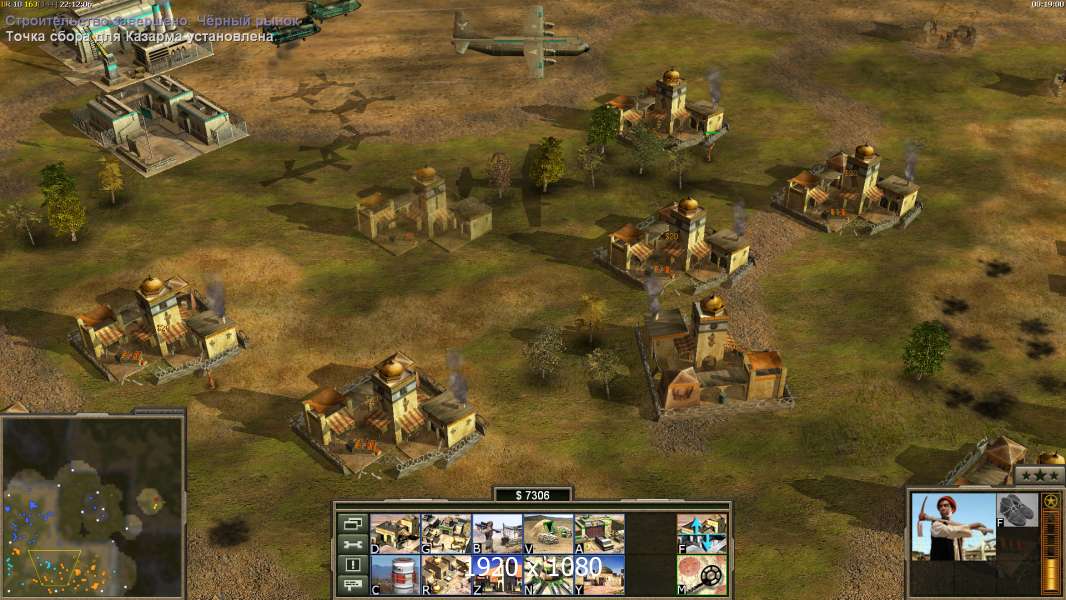This screenshot has height=600, width=1066.
Task: Use the metal detector command marked M
Action: click(x=702, y=574)
